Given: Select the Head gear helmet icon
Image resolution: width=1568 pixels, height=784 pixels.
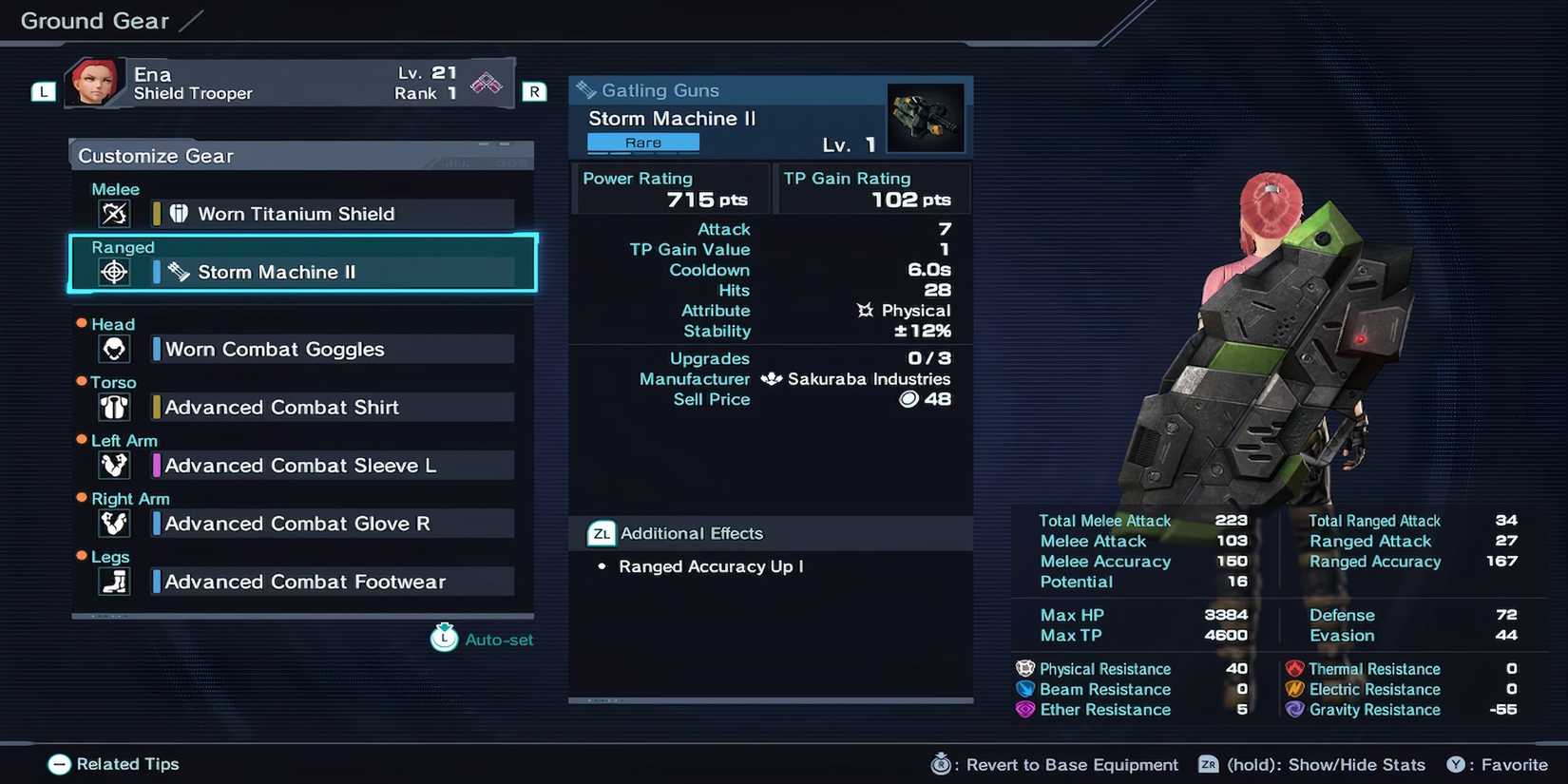Looking at the screenshot, I should pyautogui.click(x=114, y=349).
